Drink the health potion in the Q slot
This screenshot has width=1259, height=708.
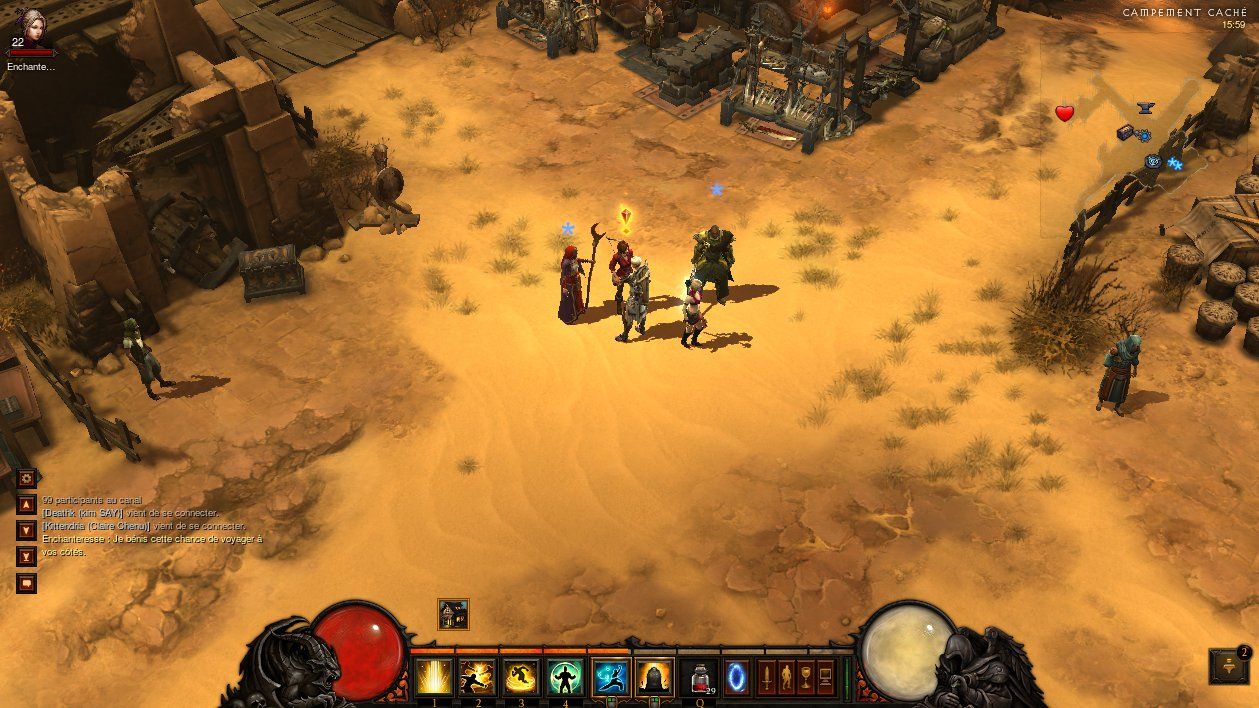(699, 677)
